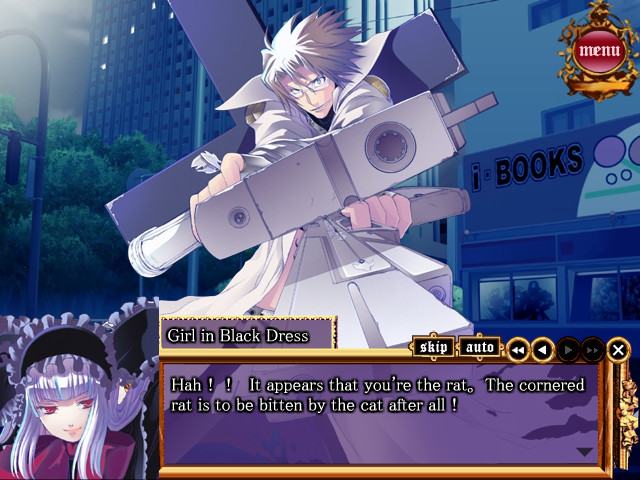Jump ahead with the double forward arrow
640x480 pixels.
pyautogui.click(x=593, y=350)
